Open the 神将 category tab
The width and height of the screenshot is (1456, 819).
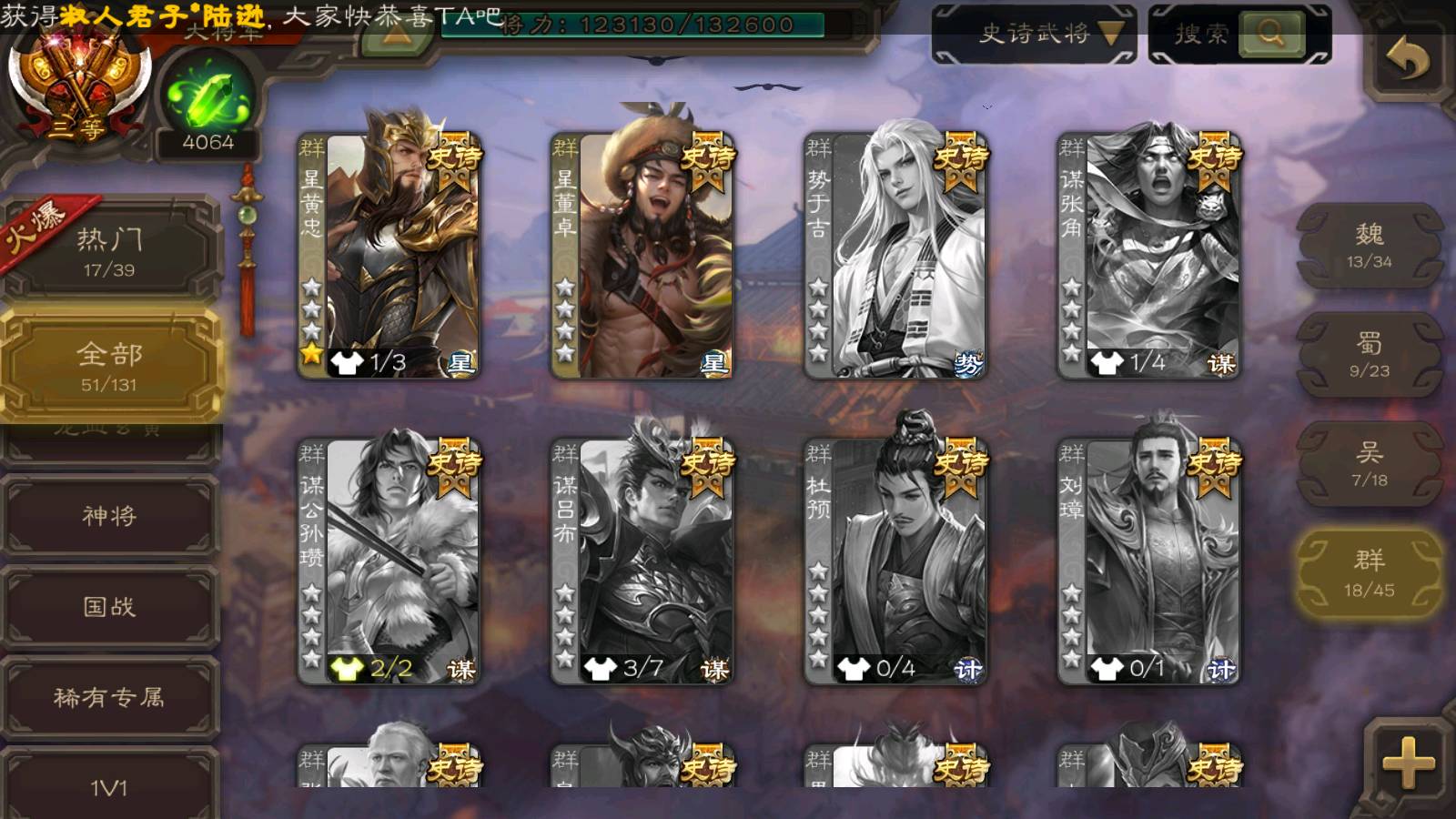[109, 516]
